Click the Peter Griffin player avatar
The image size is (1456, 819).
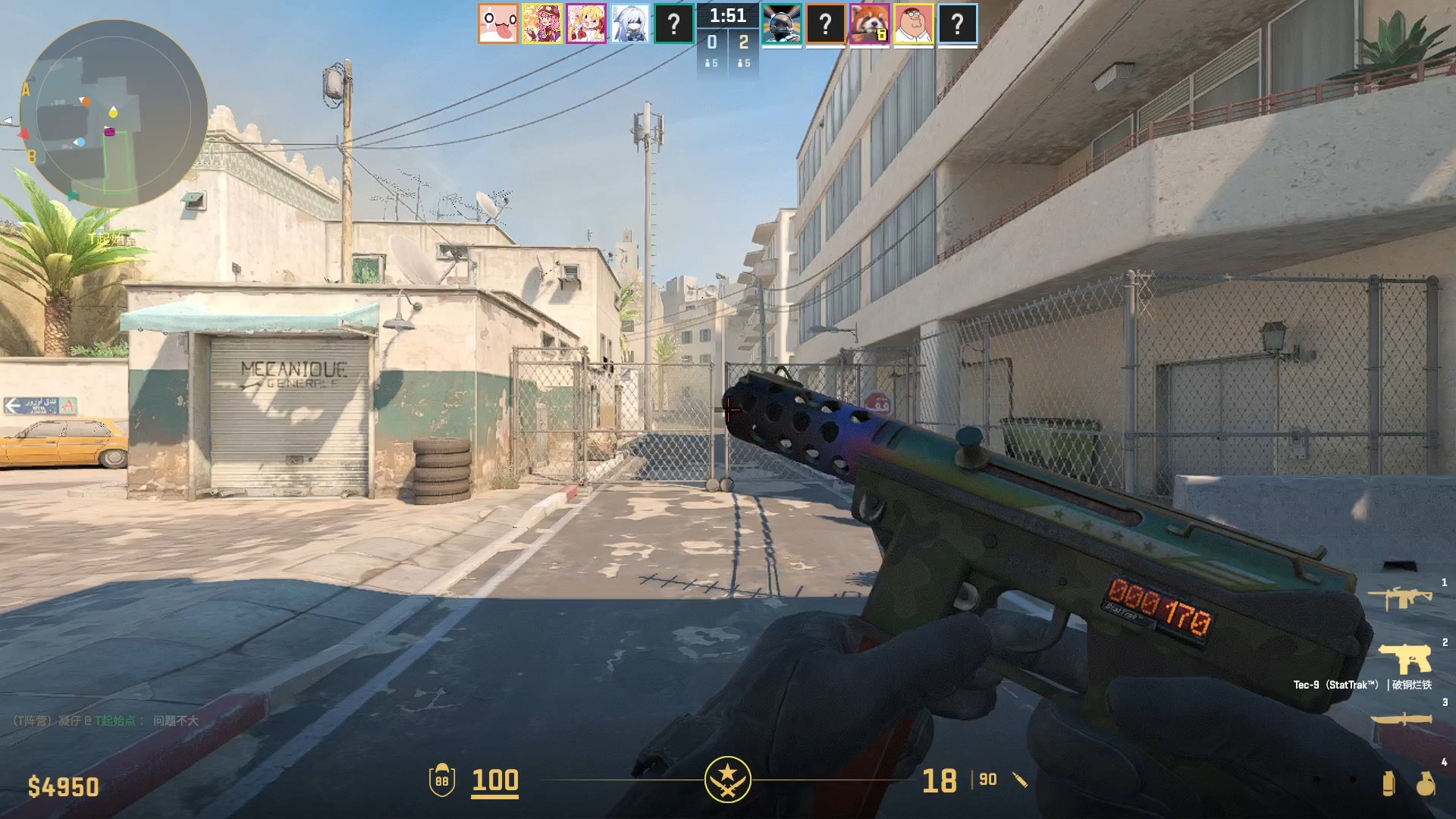(x=915, y=24)
